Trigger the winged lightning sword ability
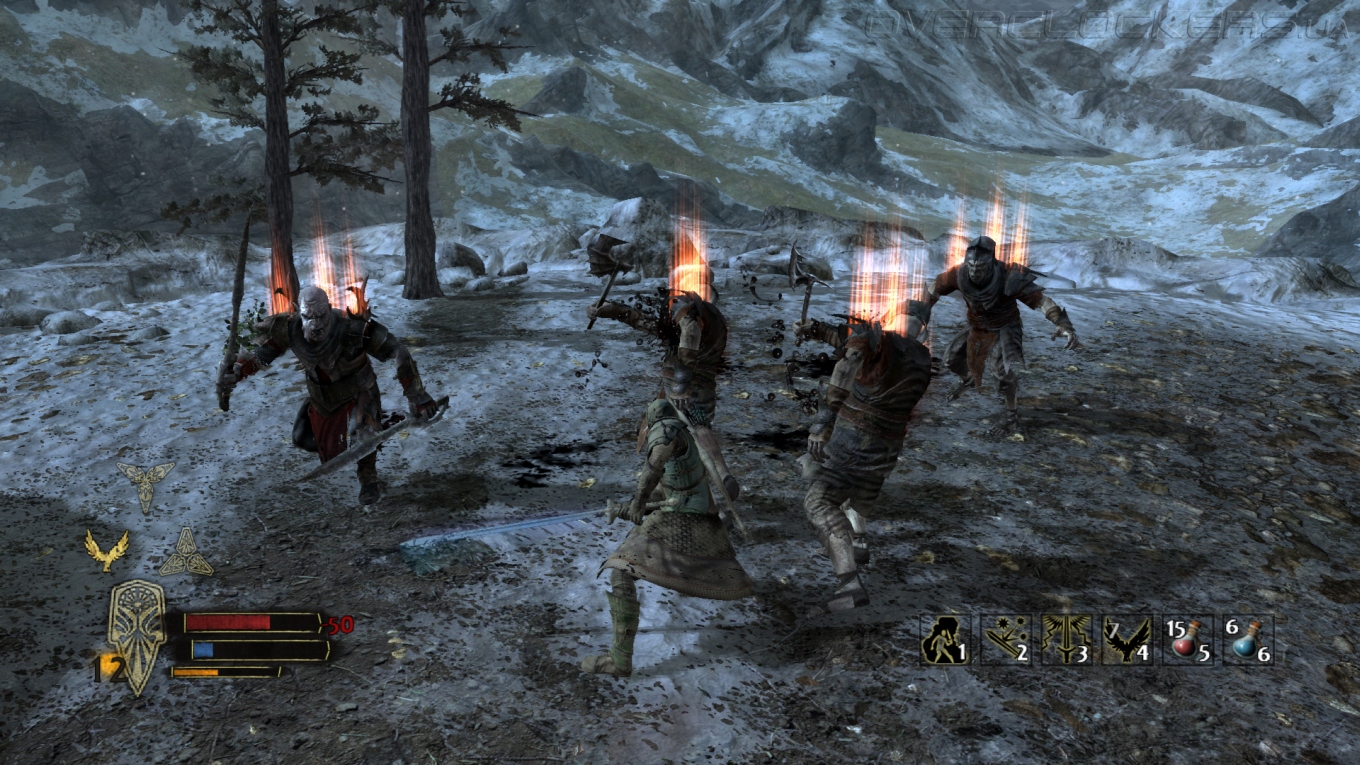The height and width of the screenshot is (765, 1360). (x=1066, y=640)
